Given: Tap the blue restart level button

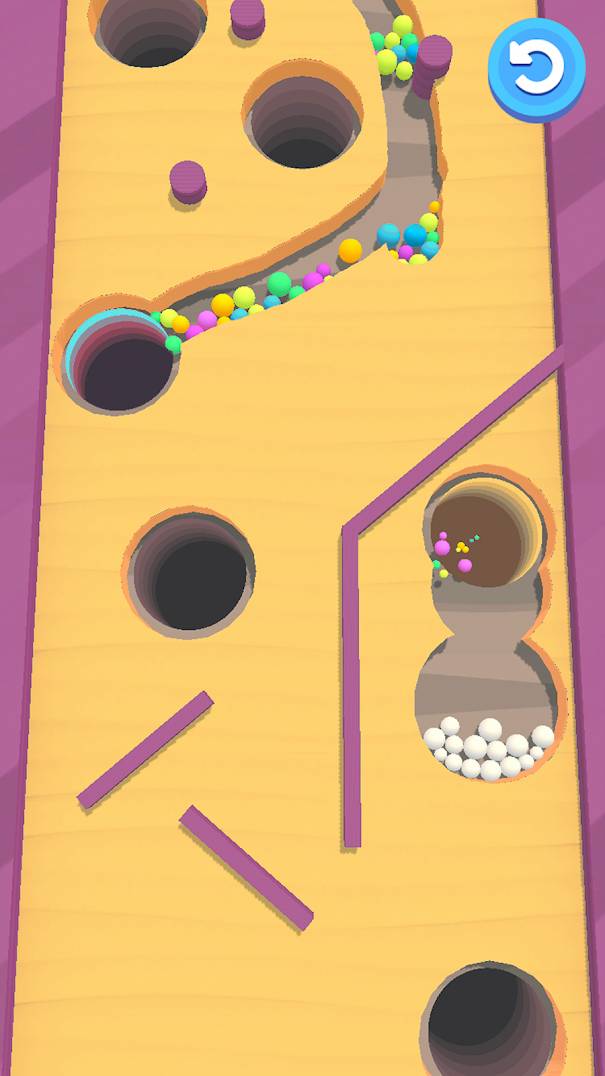Looking at the screenshot, I should [x=537, y=66].
